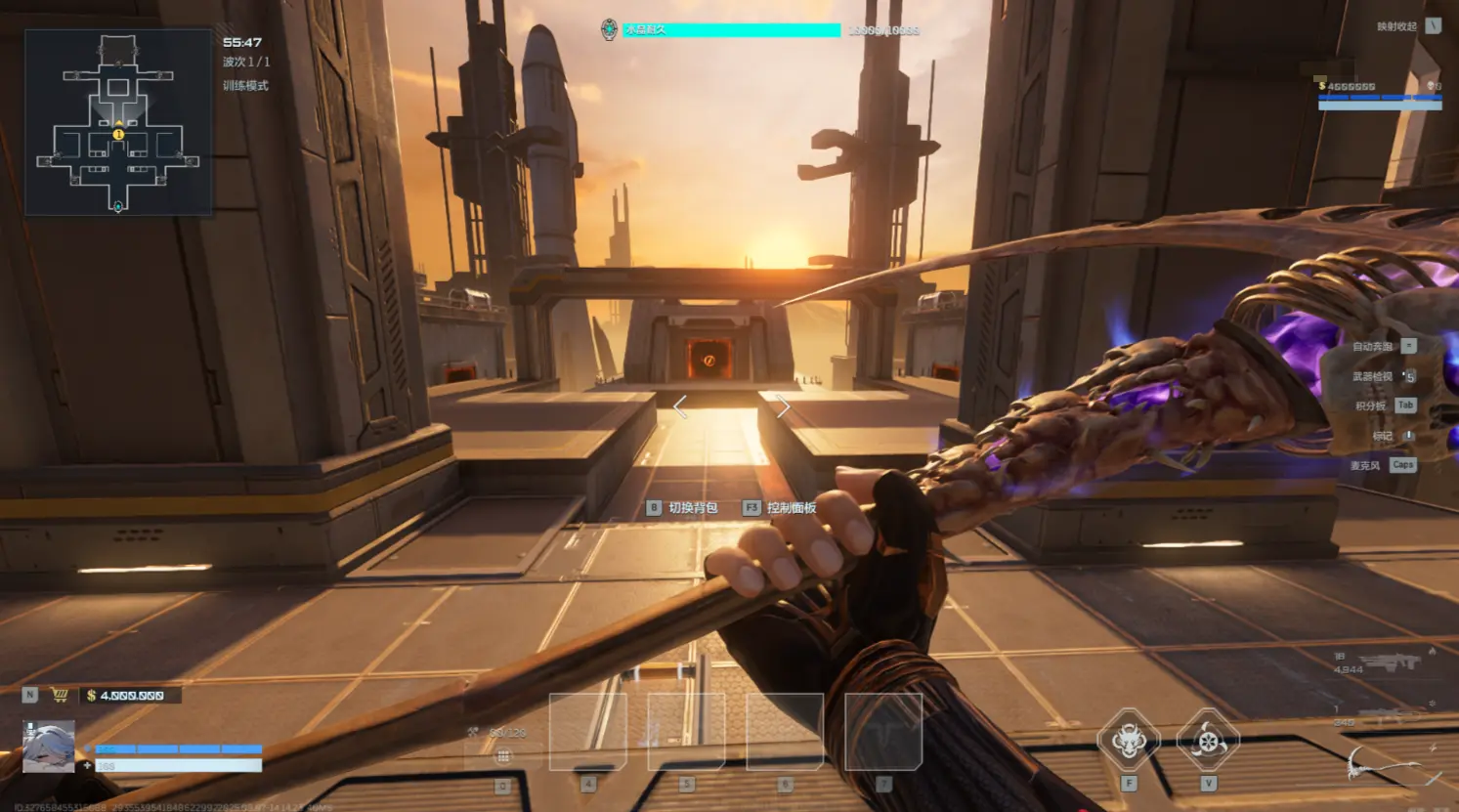The width and height of the screenshot is (1459, 812).
Task: Click the minimap in the corner
Action: click(118, 122)
